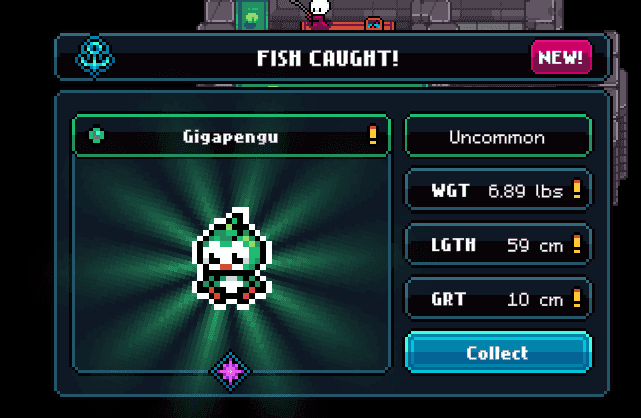Collect the caught Gigapengu fish
The width and height of the screenshot is (641, 418).
(x=497, y=353)
